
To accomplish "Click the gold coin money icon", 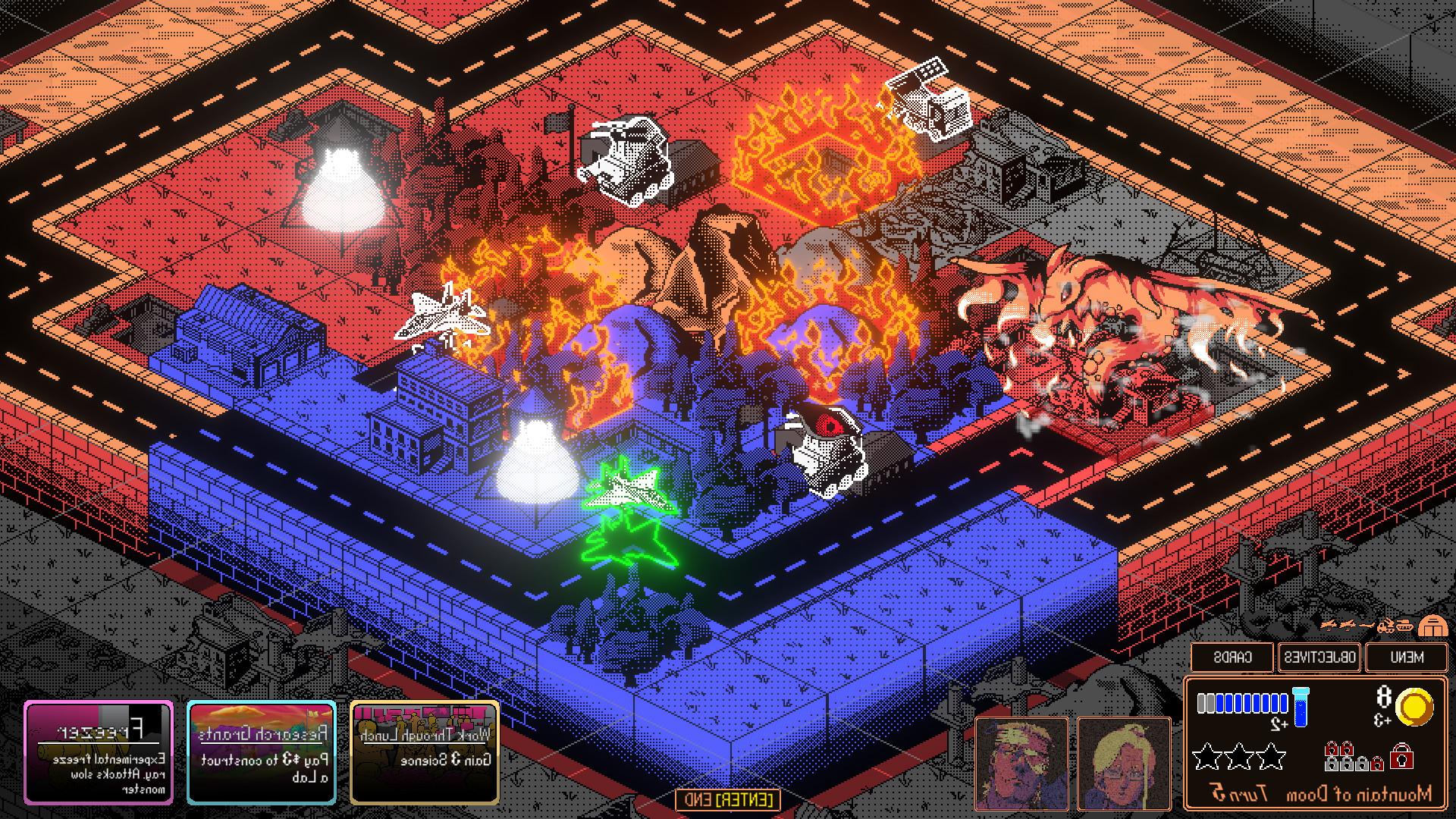I will click(1414, 708).
